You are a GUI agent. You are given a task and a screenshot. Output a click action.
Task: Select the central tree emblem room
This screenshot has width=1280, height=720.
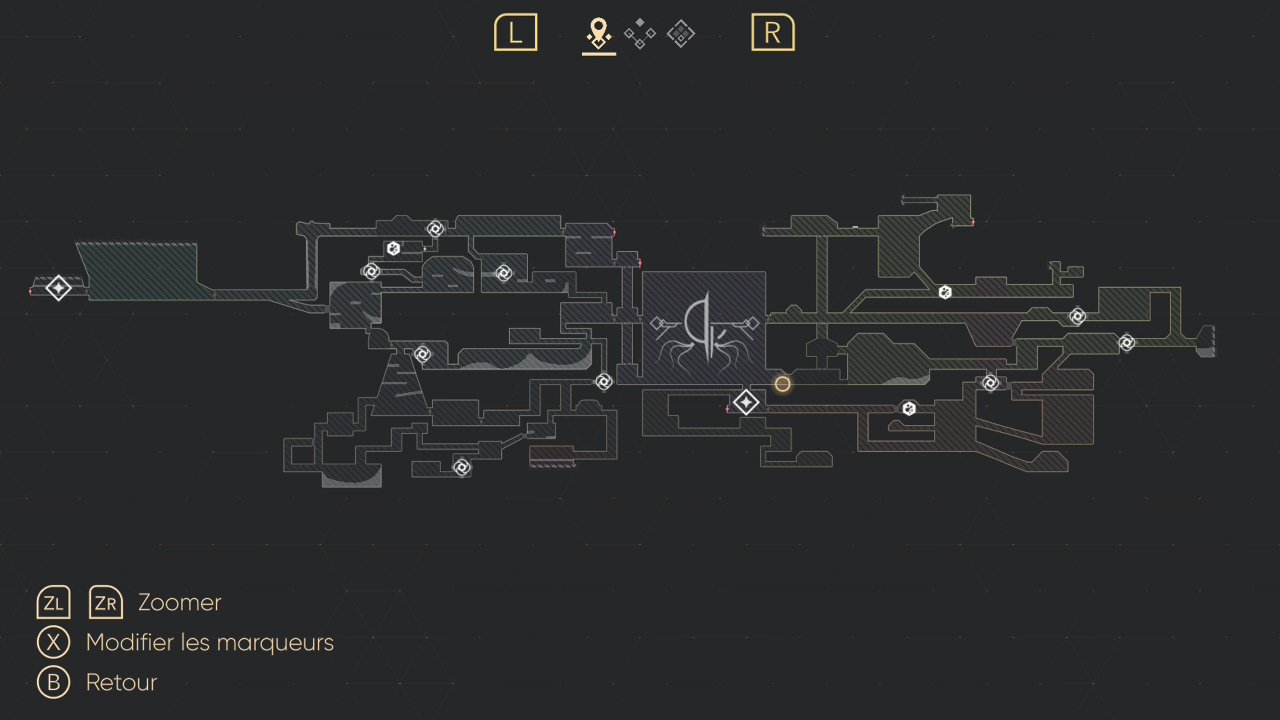(x=704, y=328)
